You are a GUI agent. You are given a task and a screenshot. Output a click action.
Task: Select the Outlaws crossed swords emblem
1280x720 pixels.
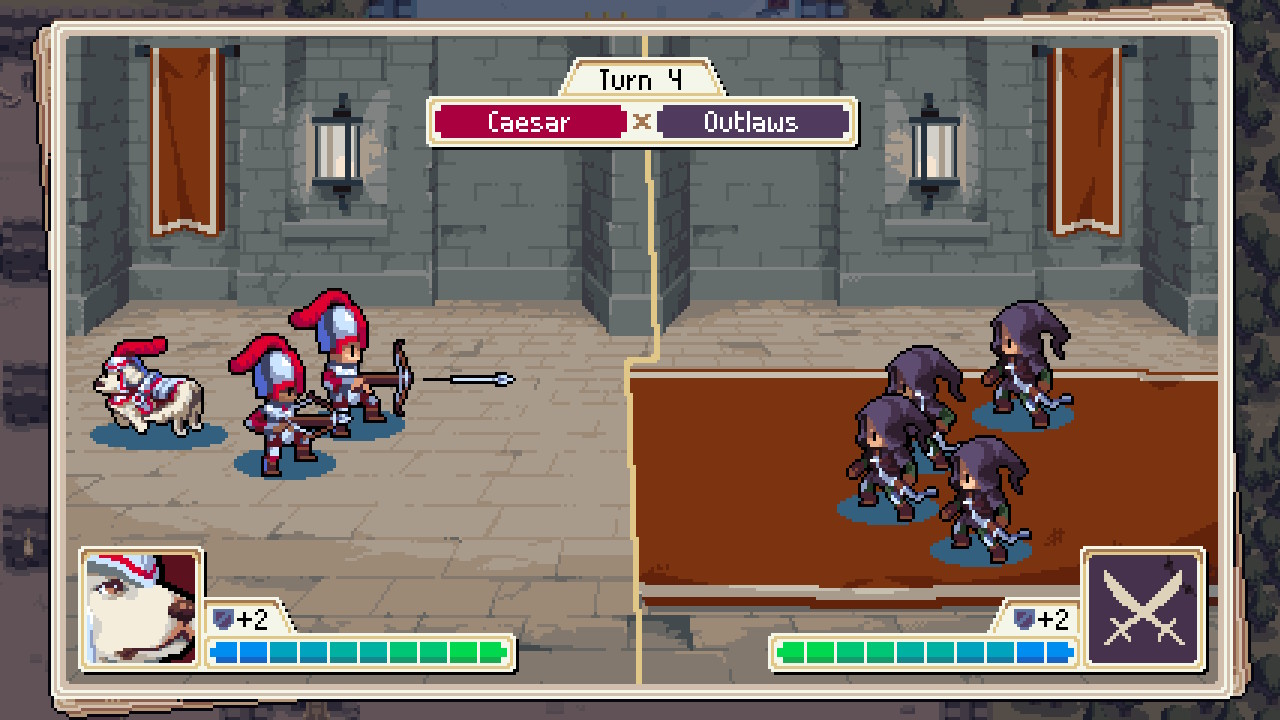[x=1144, y=607]
